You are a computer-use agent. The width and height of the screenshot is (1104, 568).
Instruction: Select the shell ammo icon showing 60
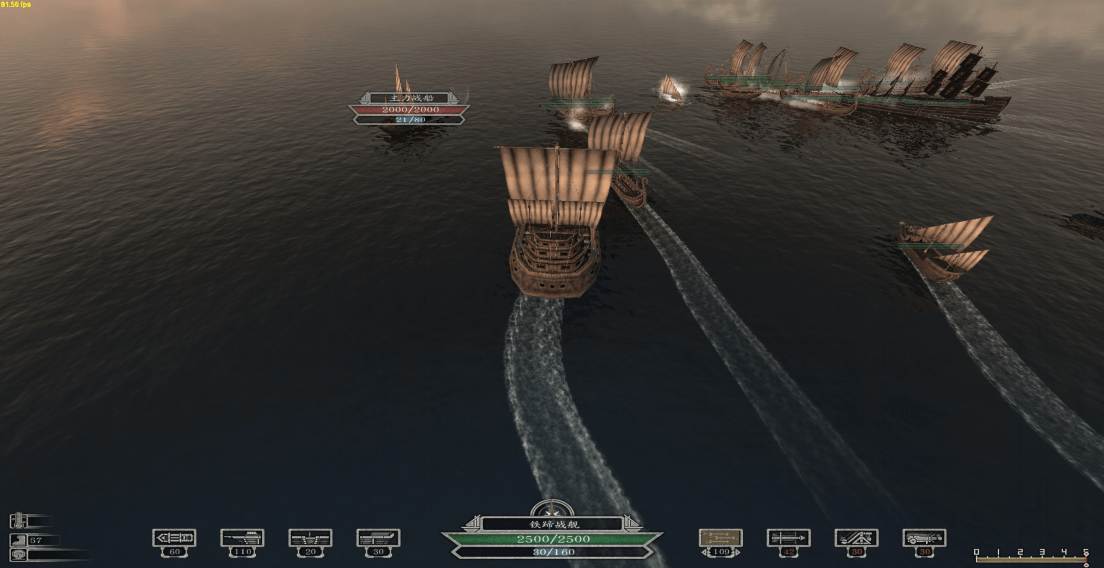point(174,538)
